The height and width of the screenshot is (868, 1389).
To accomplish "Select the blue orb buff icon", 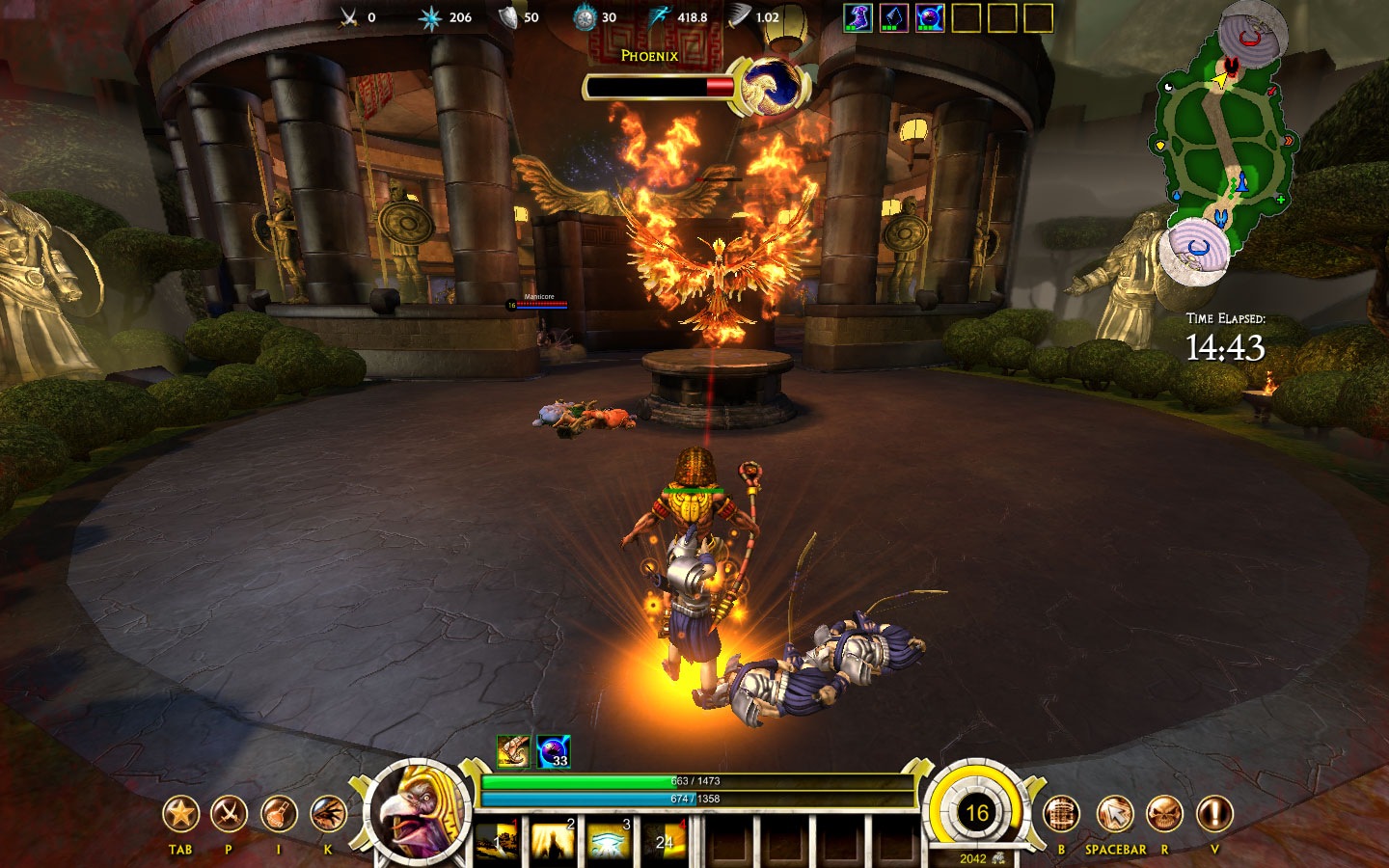I will tap(553, 751).
